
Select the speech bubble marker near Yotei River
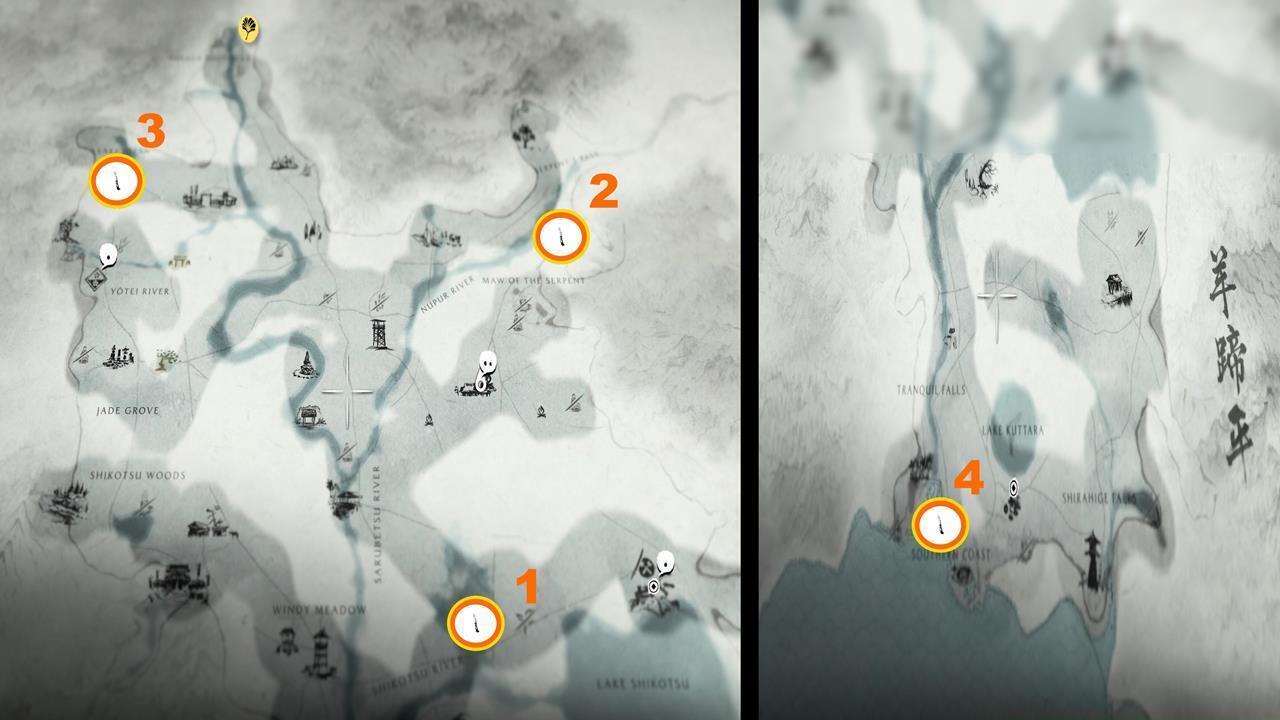point(108,254)
